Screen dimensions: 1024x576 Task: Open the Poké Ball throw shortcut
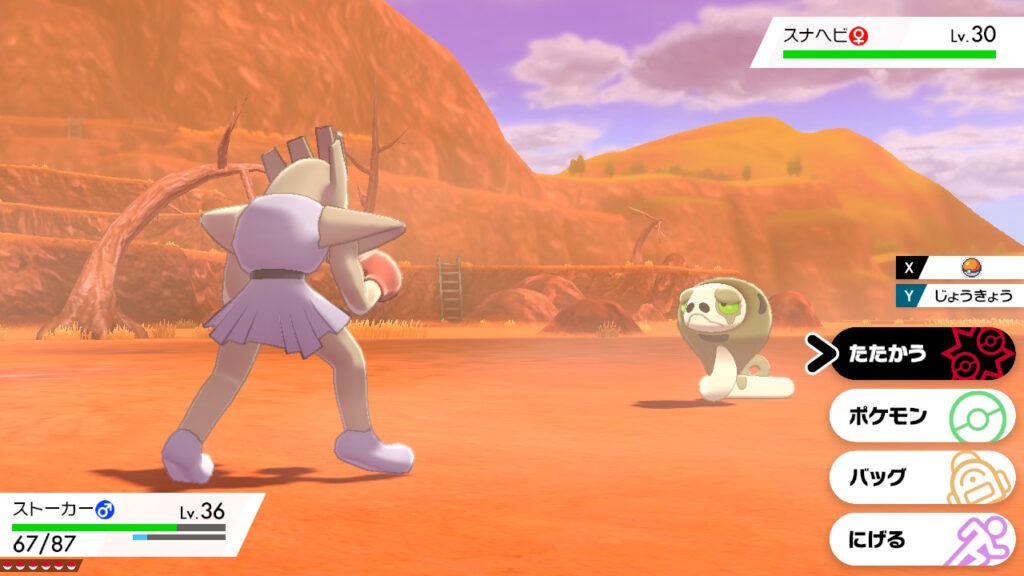click(966, 267)
